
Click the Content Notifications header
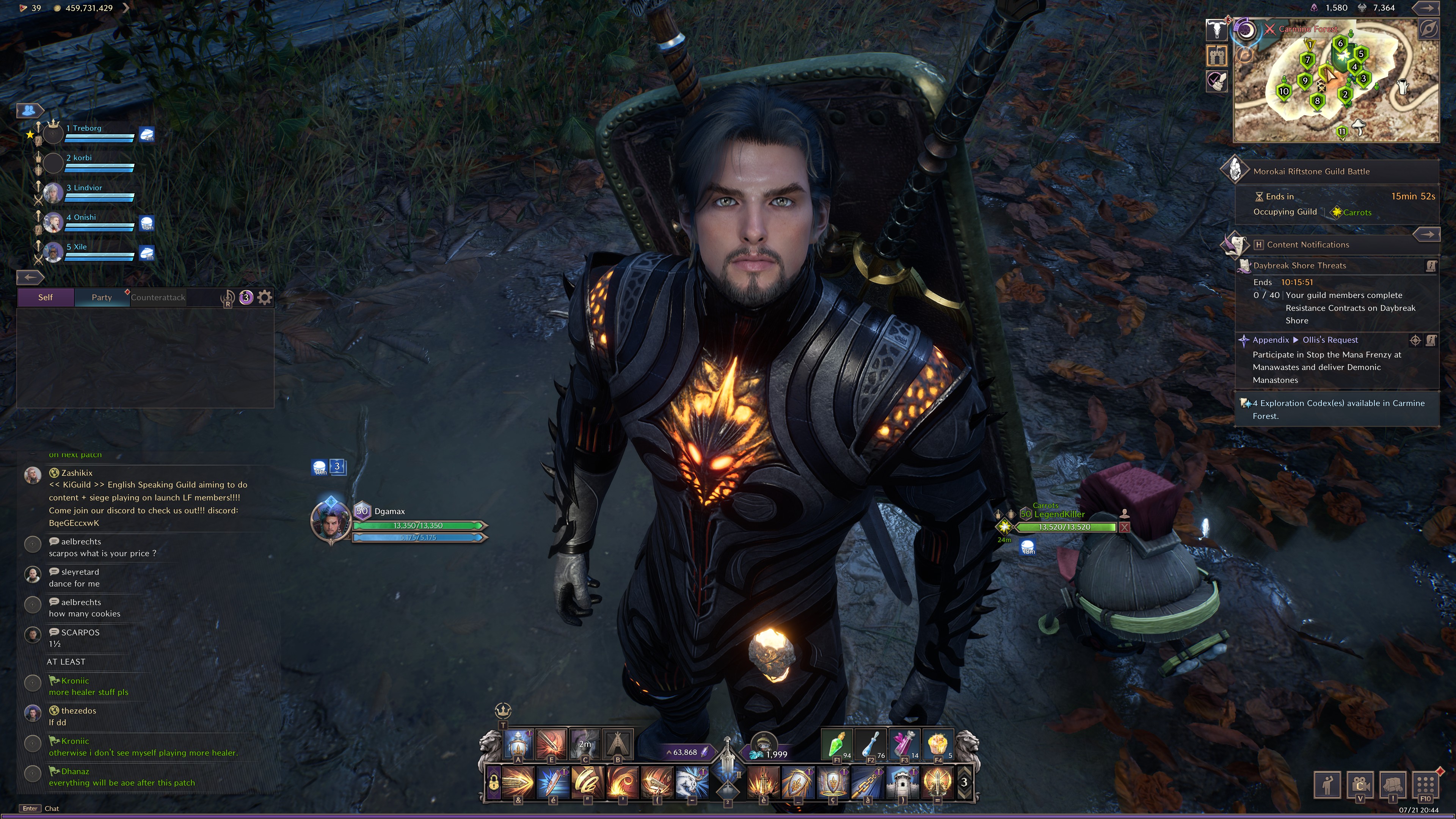pyautogui.click(x=1307, y=245)
